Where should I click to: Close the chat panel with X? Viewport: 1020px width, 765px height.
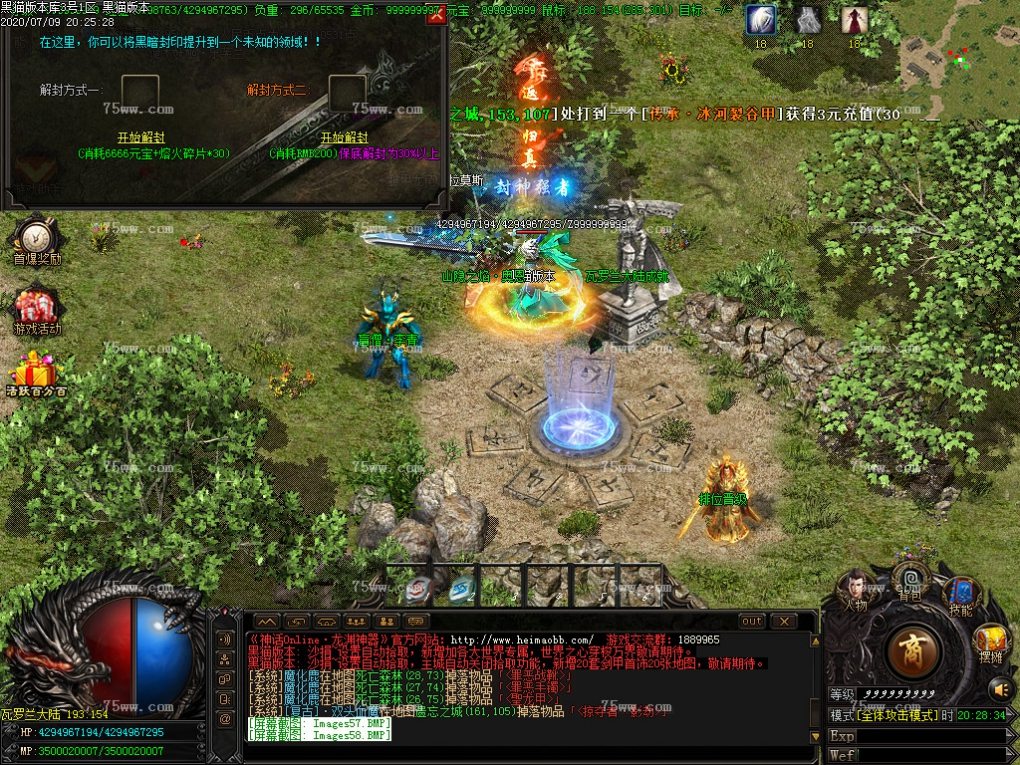click(x=781, y=621)
